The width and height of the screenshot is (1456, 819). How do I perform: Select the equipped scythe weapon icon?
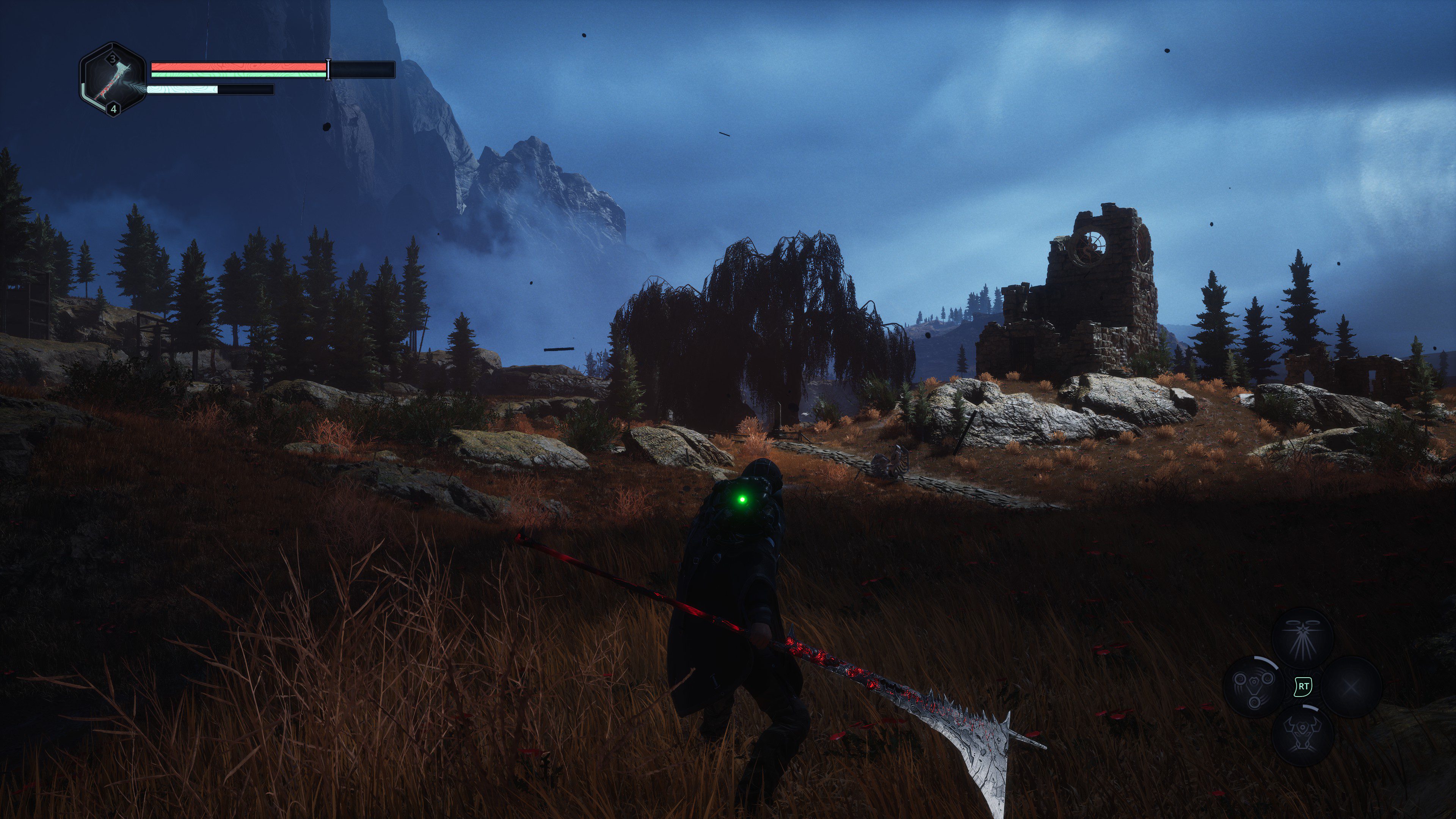(x=113, y=80)
